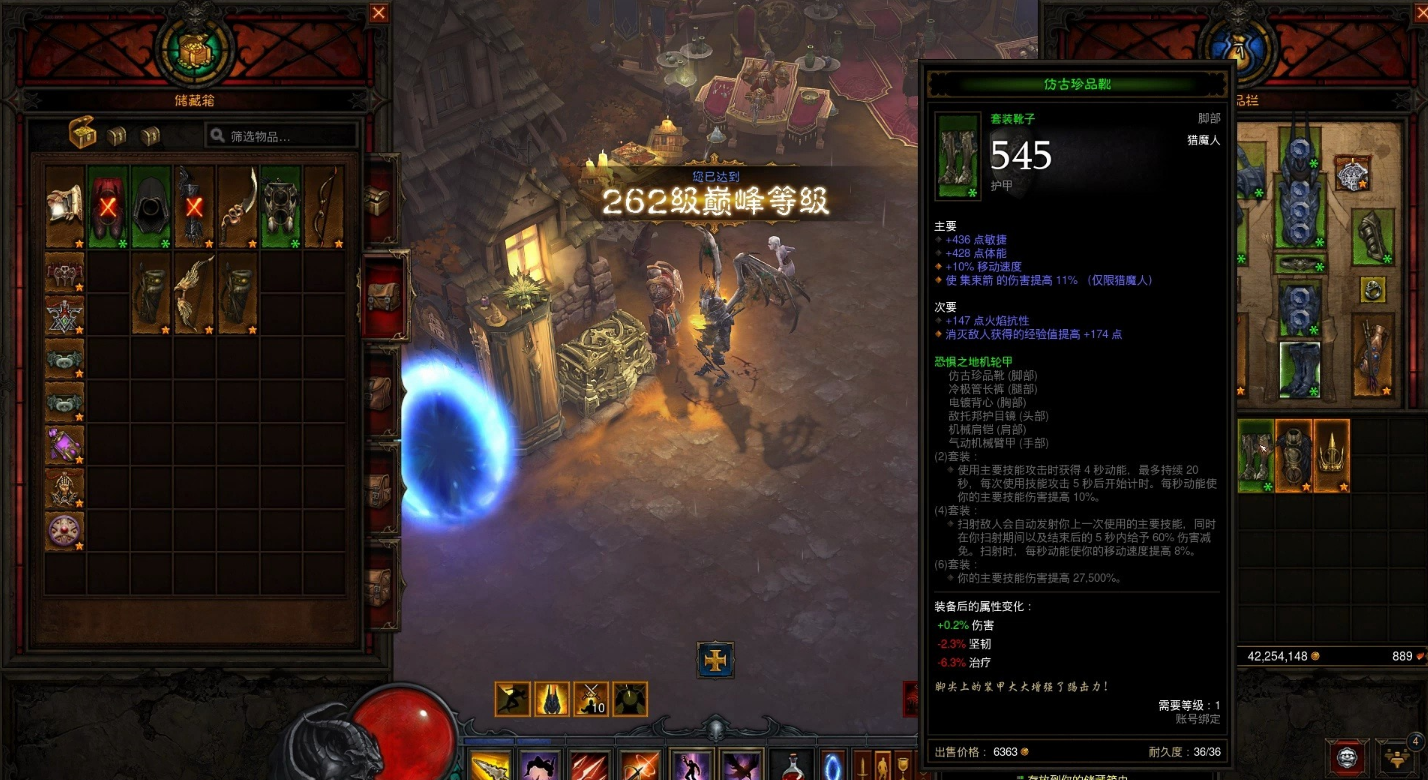
Task: Select the bow in the stash's top row
Action: (x=324, y=207)
